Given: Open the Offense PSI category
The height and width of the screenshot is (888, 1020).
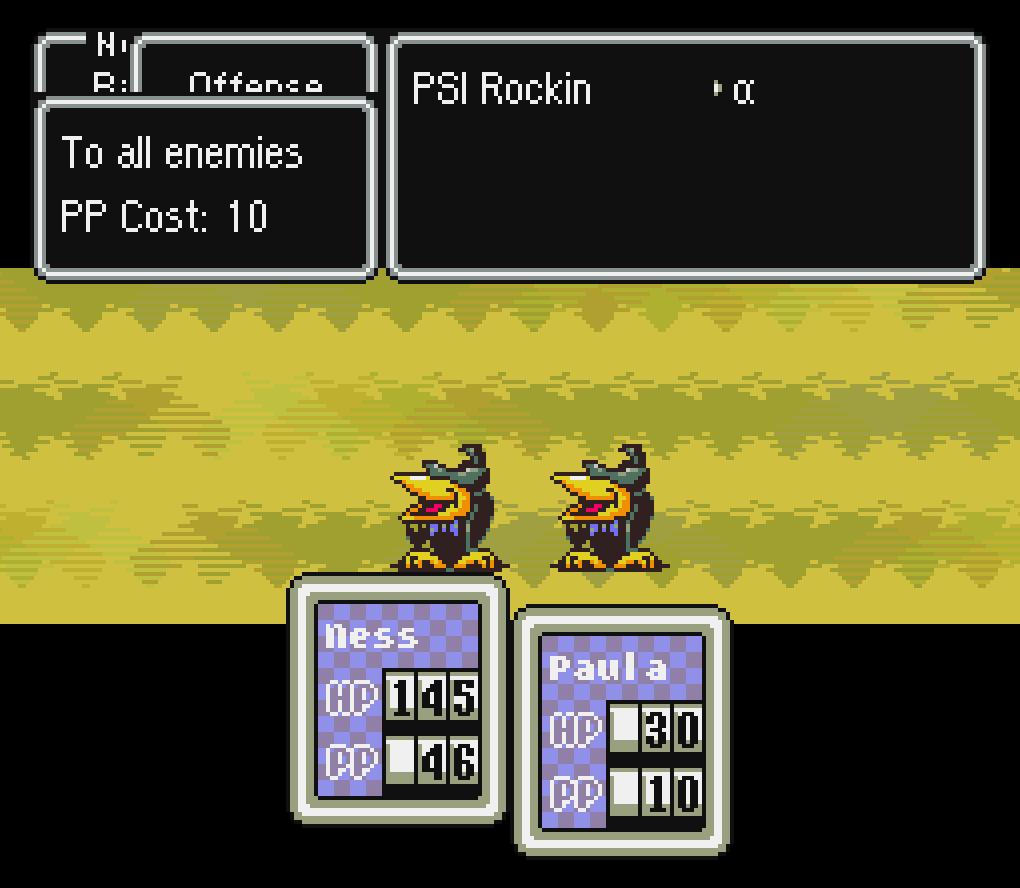Looking at the screenshot, I should [x=255, y=80].
